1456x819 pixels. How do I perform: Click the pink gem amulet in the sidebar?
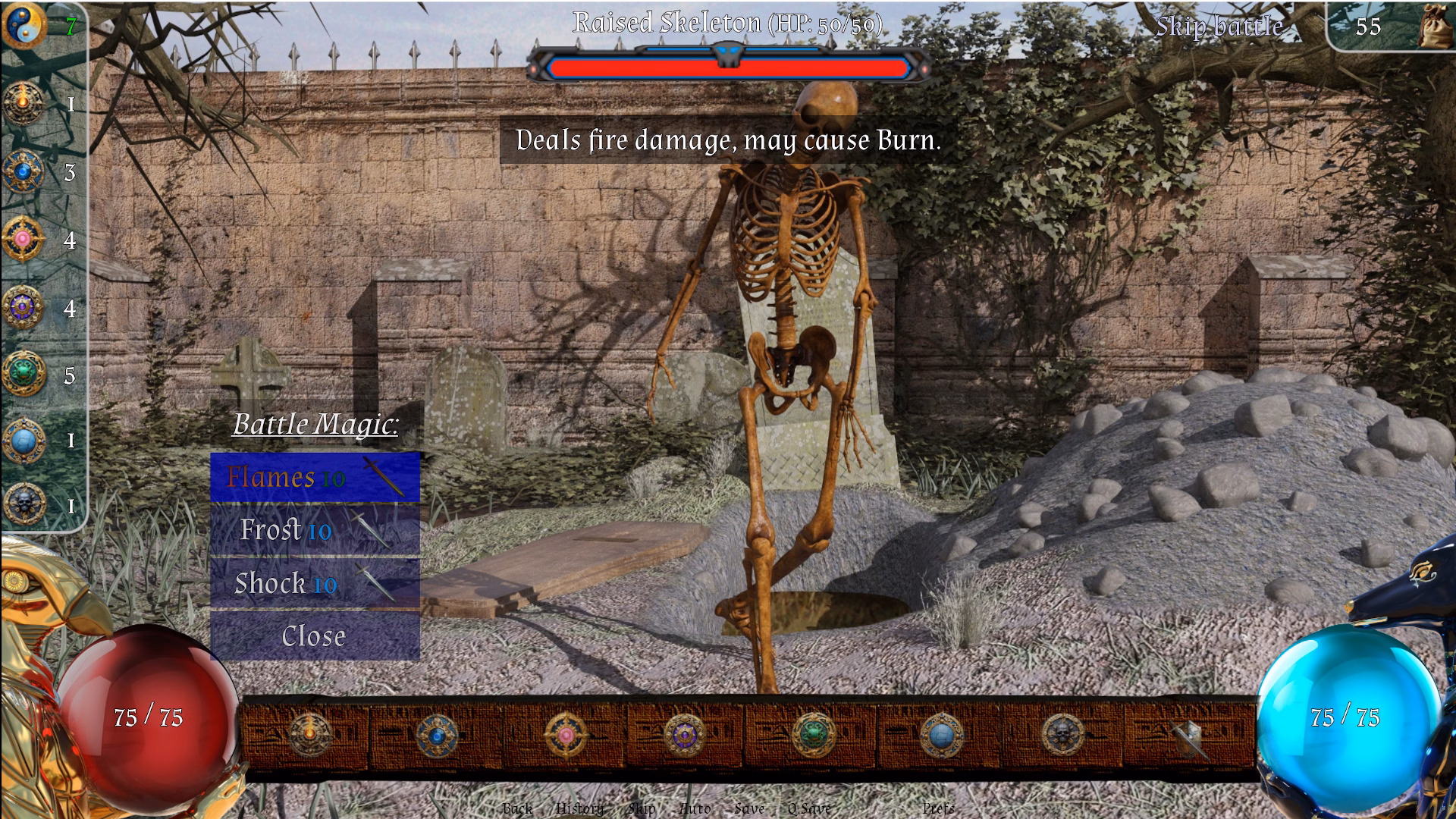click(x=23, y=239)
